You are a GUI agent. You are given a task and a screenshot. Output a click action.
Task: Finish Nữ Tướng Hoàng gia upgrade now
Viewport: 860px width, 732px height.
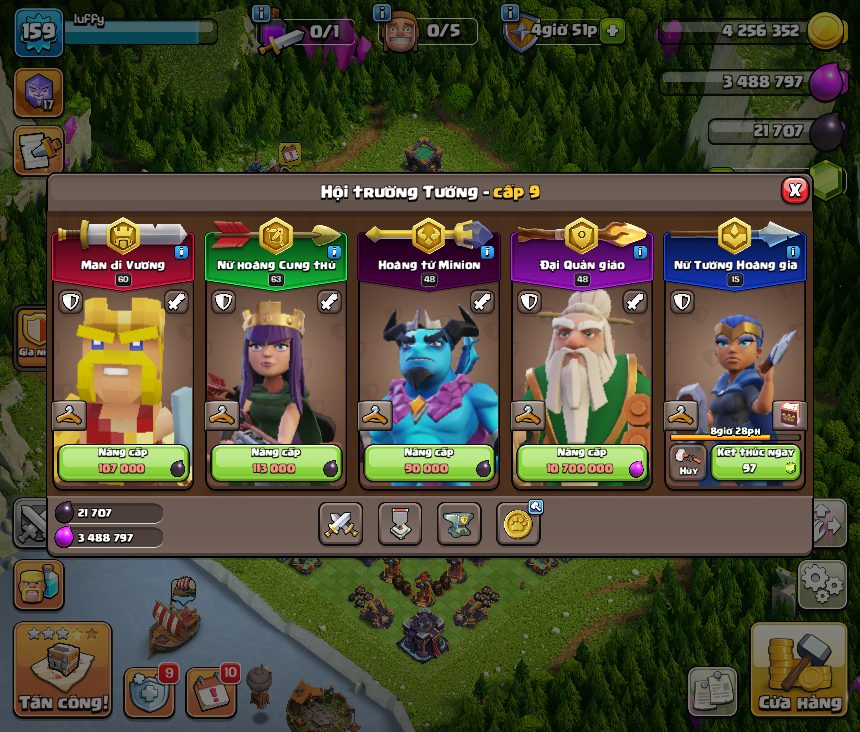755,462
